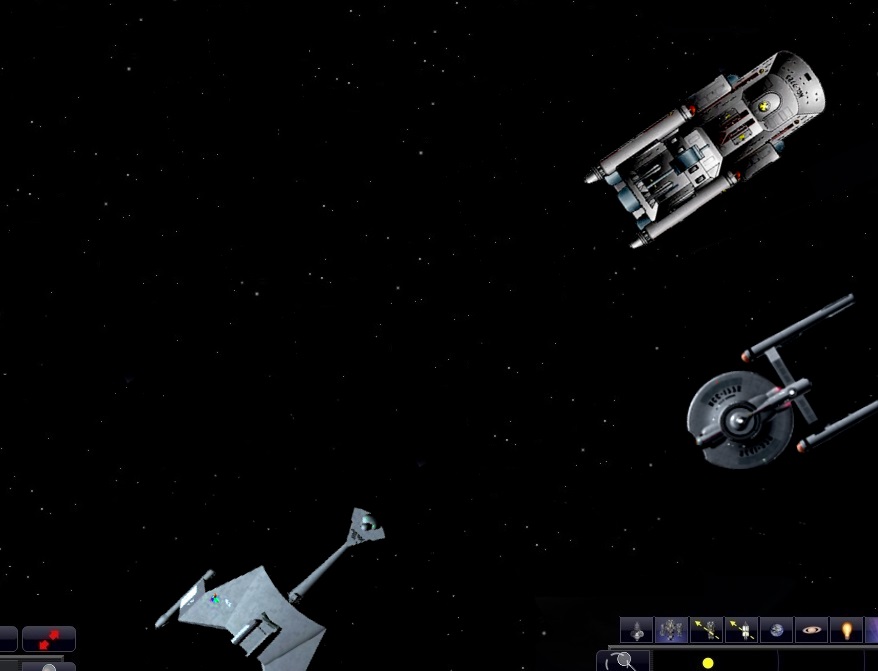
Task: Click the Earth planet icon
Action: coord(776,630)
